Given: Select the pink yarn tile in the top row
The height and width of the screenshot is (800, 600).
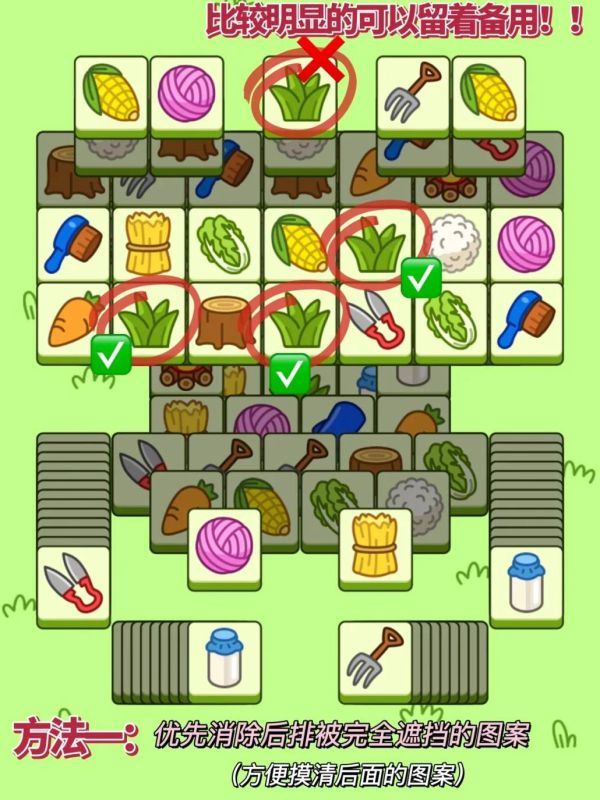Looking at the screenshot, I should 187,92.
